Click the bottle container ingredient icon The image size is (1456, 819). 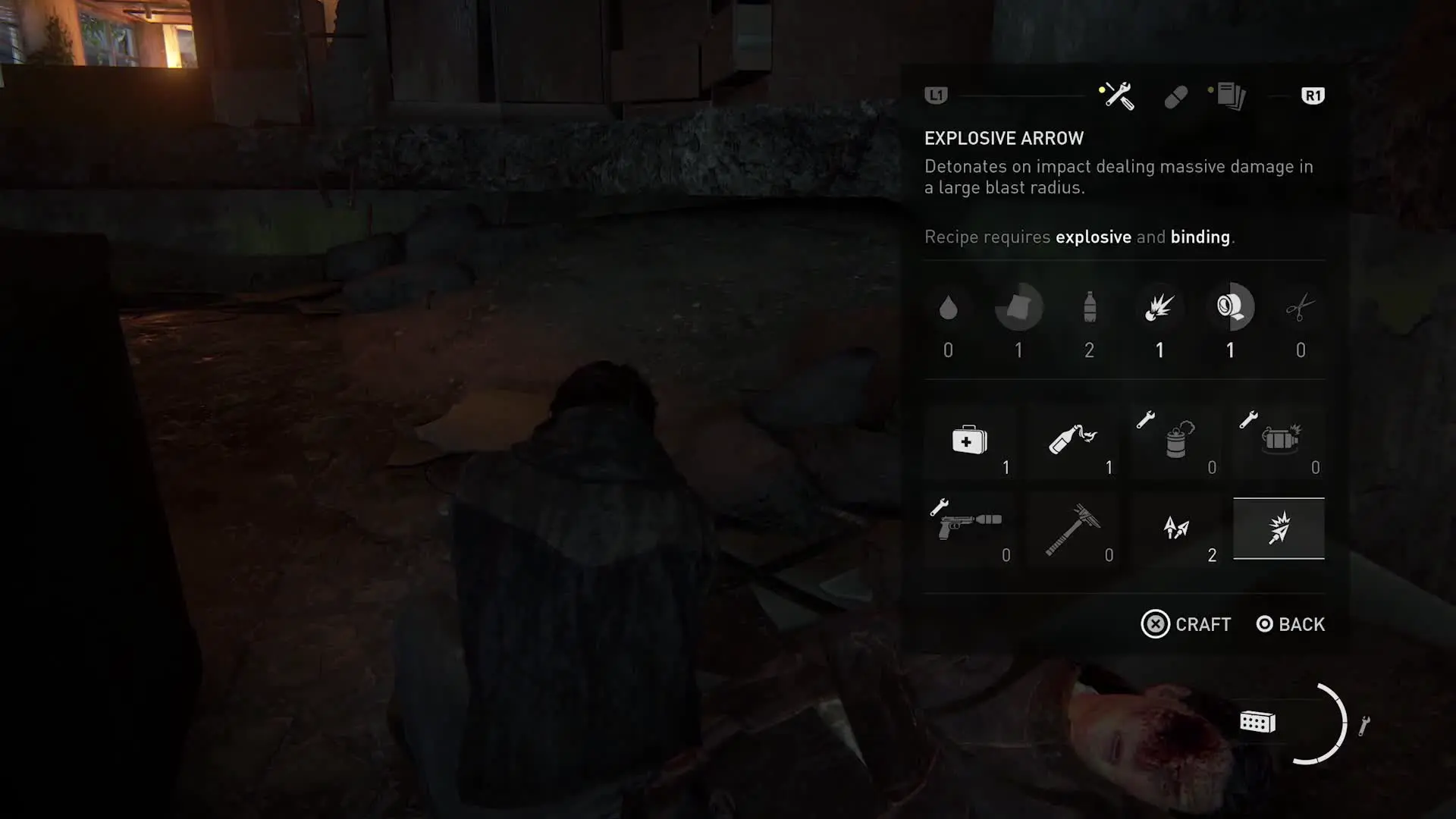tap(1090, 308)
